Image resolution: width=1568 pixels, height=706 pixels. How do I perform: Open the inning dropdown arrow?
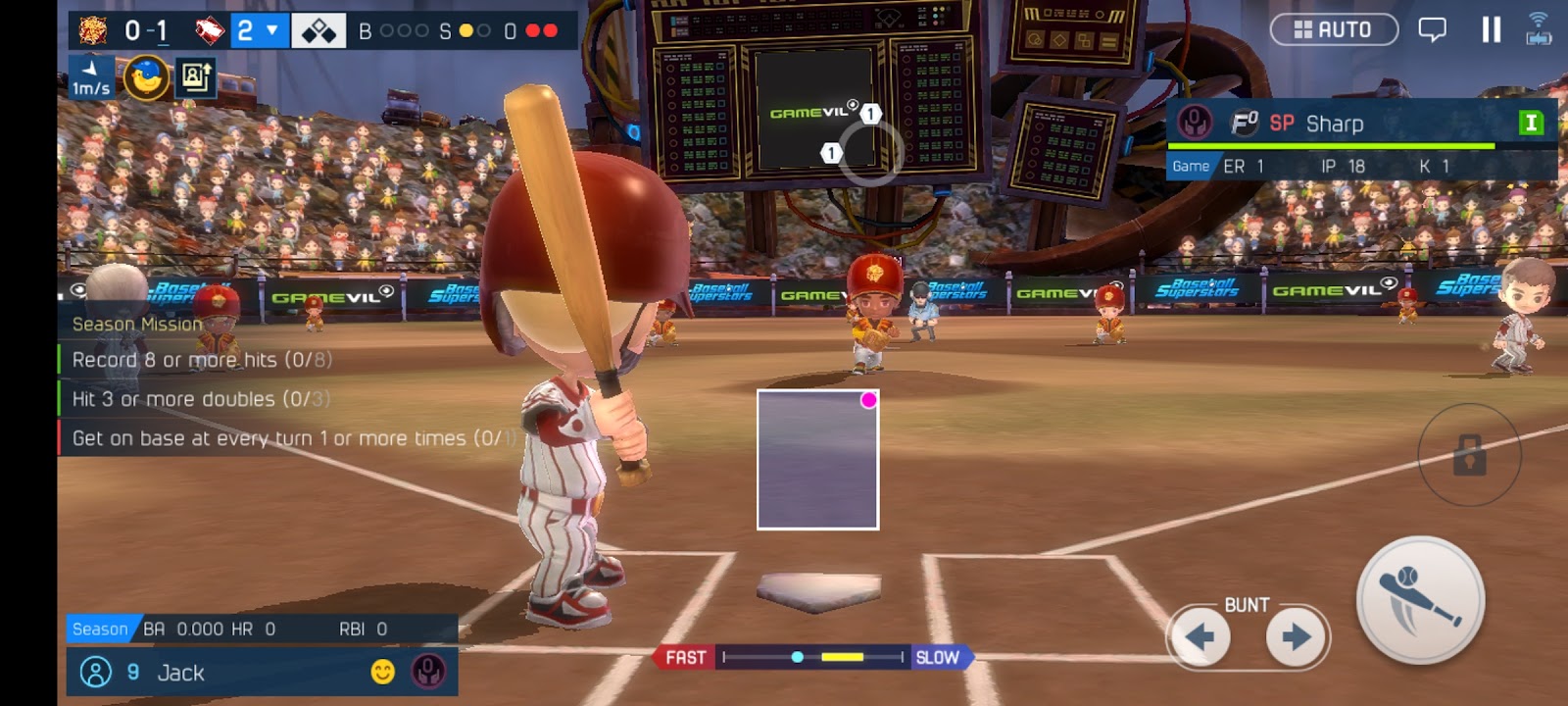point(272,30)
